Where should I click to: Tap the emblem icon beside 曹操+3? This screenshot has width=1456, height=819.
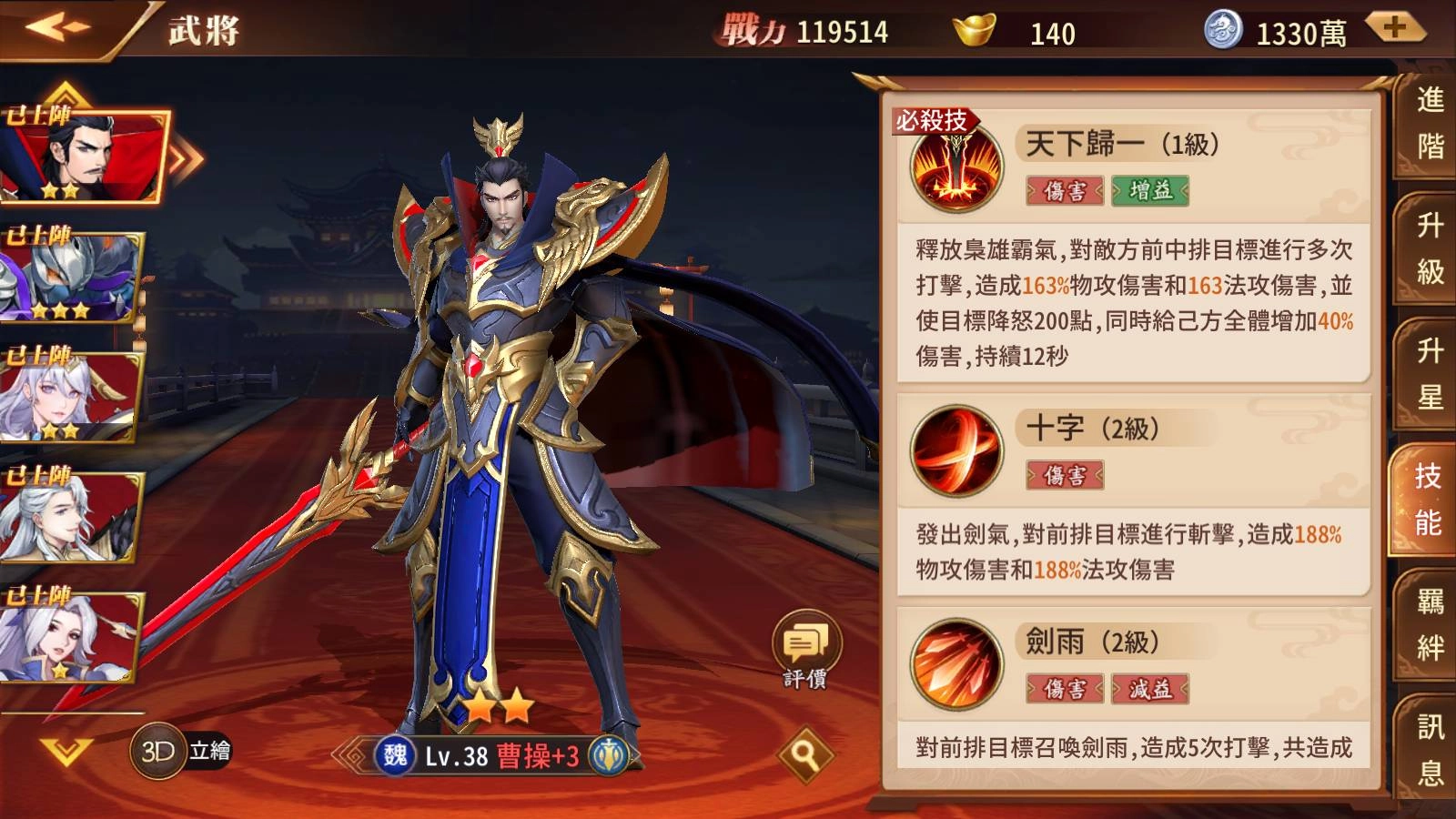[x=608, y=755]
